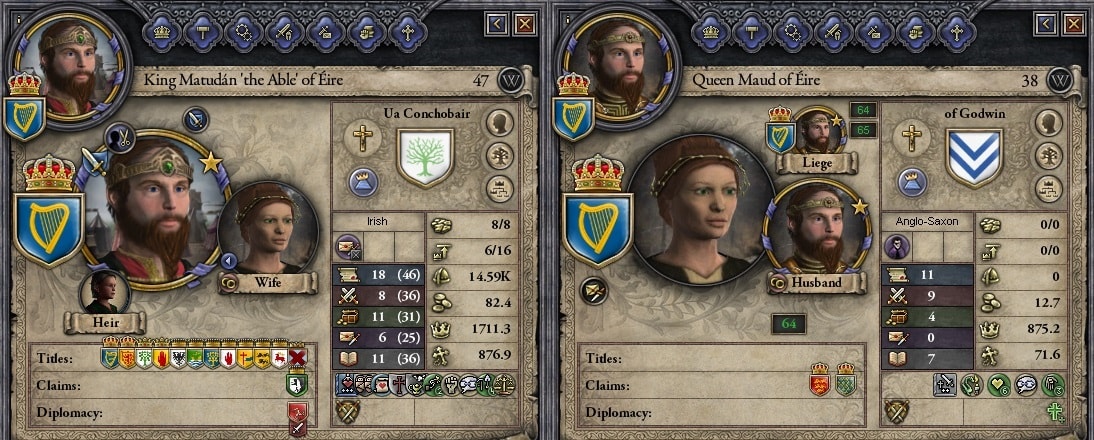
Task: Close Queen Maud's character panel
Action: (1072, 23)
